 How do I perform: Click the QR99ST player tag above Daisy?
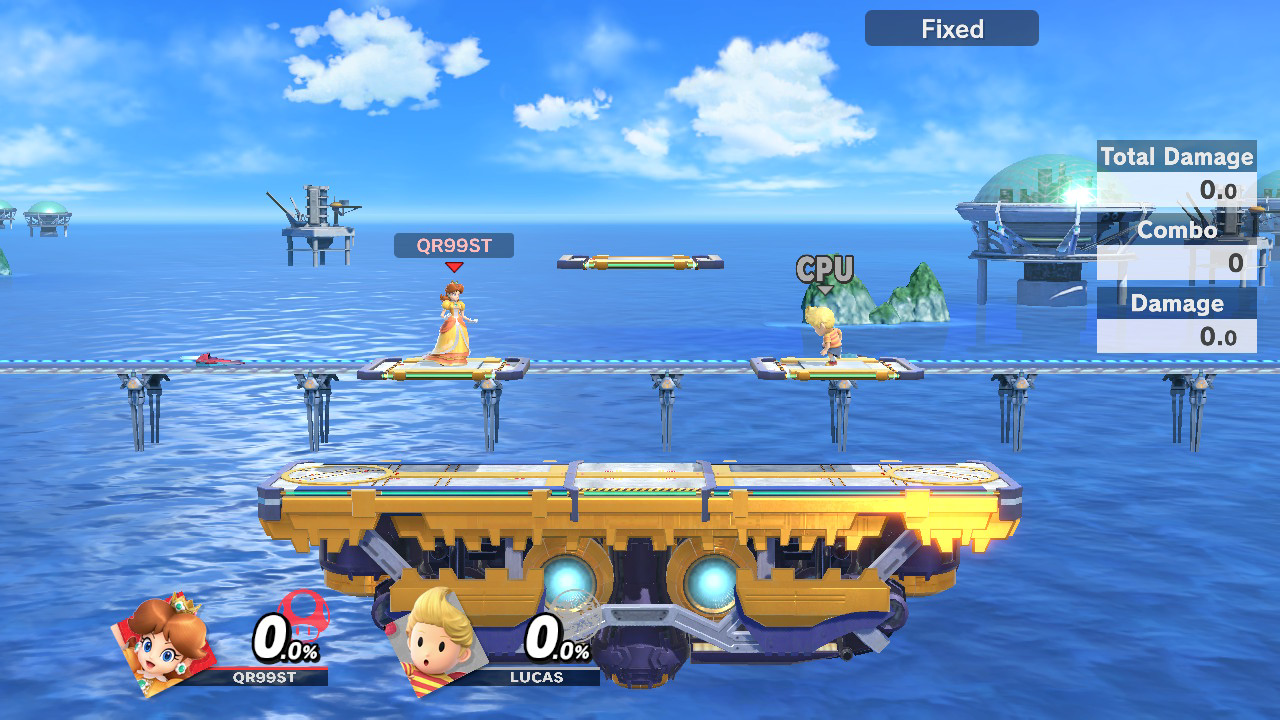(x=454, y=246)
